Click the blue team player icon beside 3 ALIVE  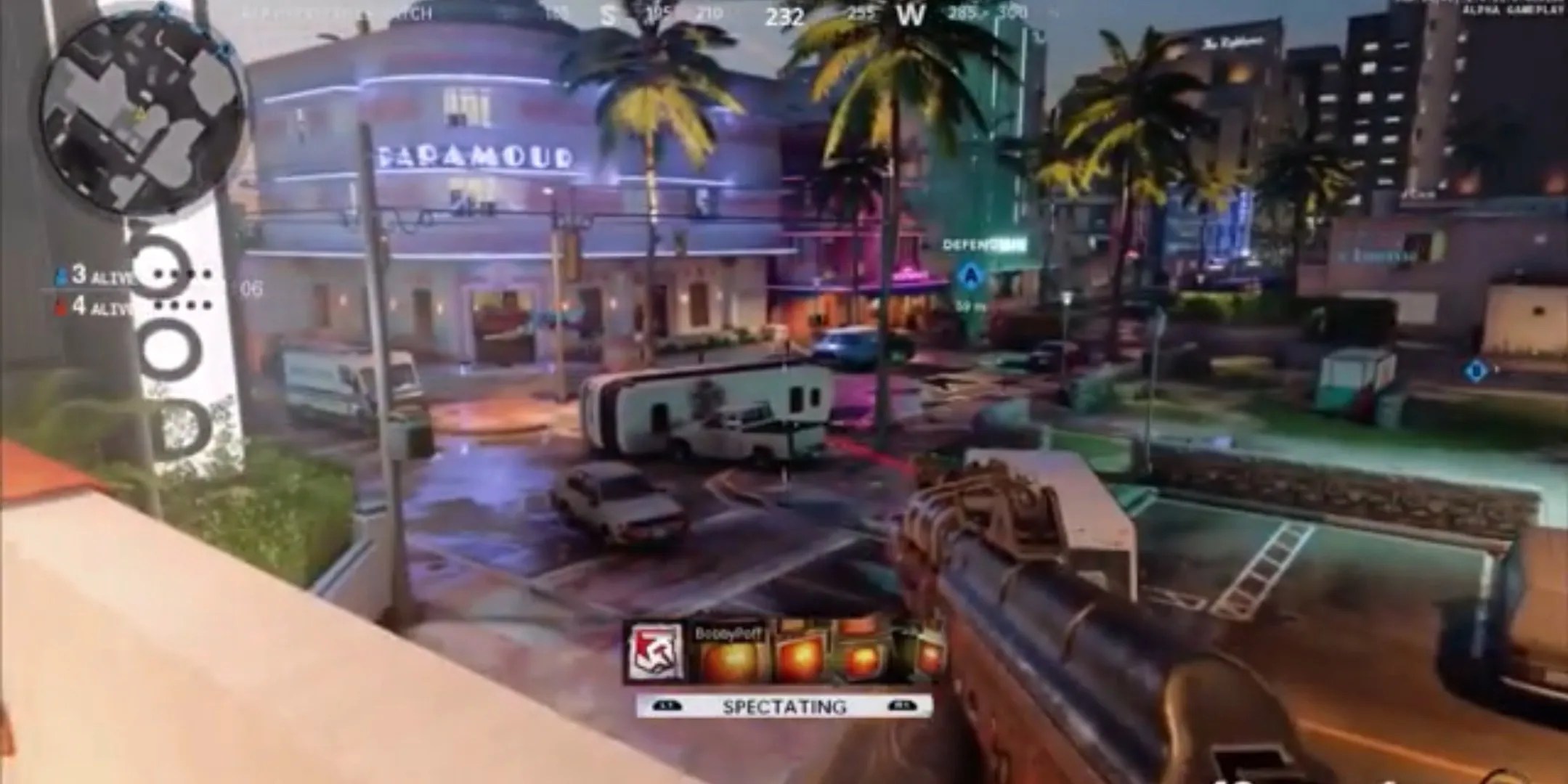[x=62, y=274]
